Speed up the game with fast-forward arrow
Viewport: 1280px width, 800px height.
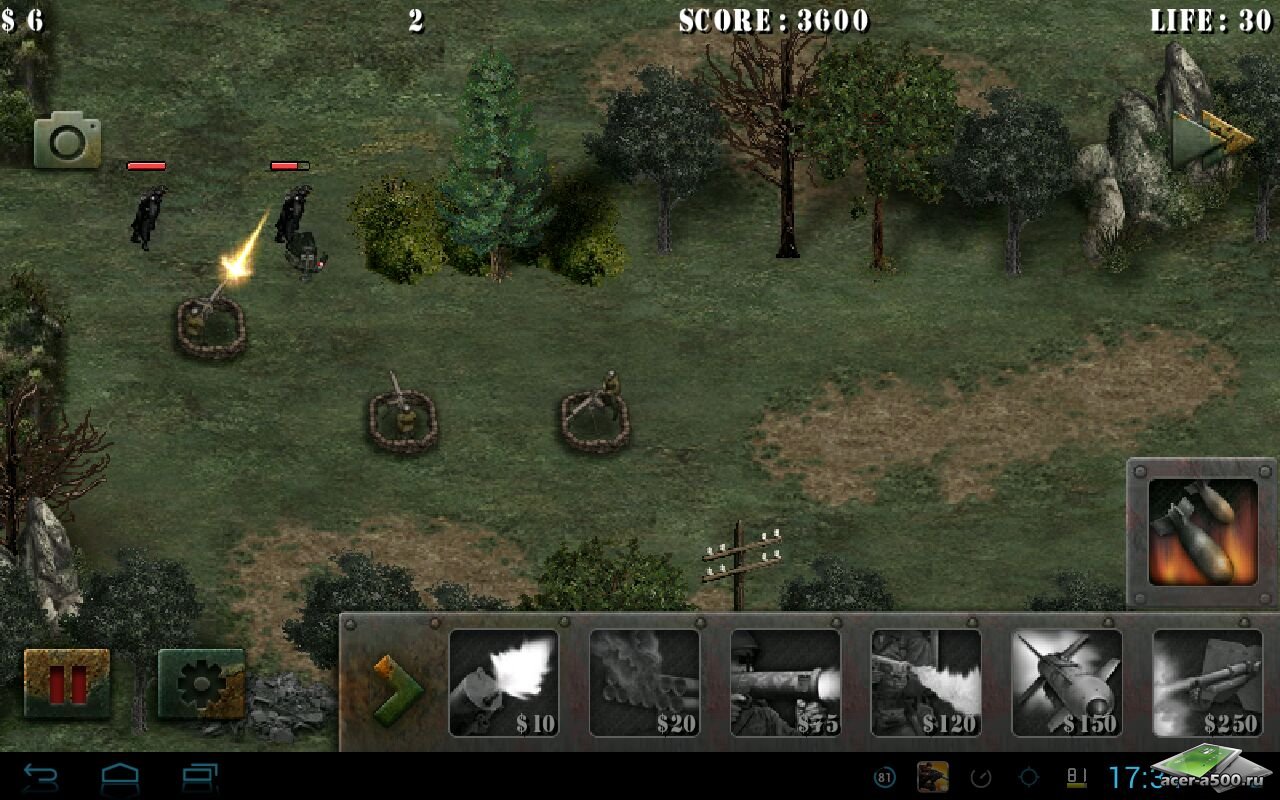pyautogui.click(x=1212, y=141)
